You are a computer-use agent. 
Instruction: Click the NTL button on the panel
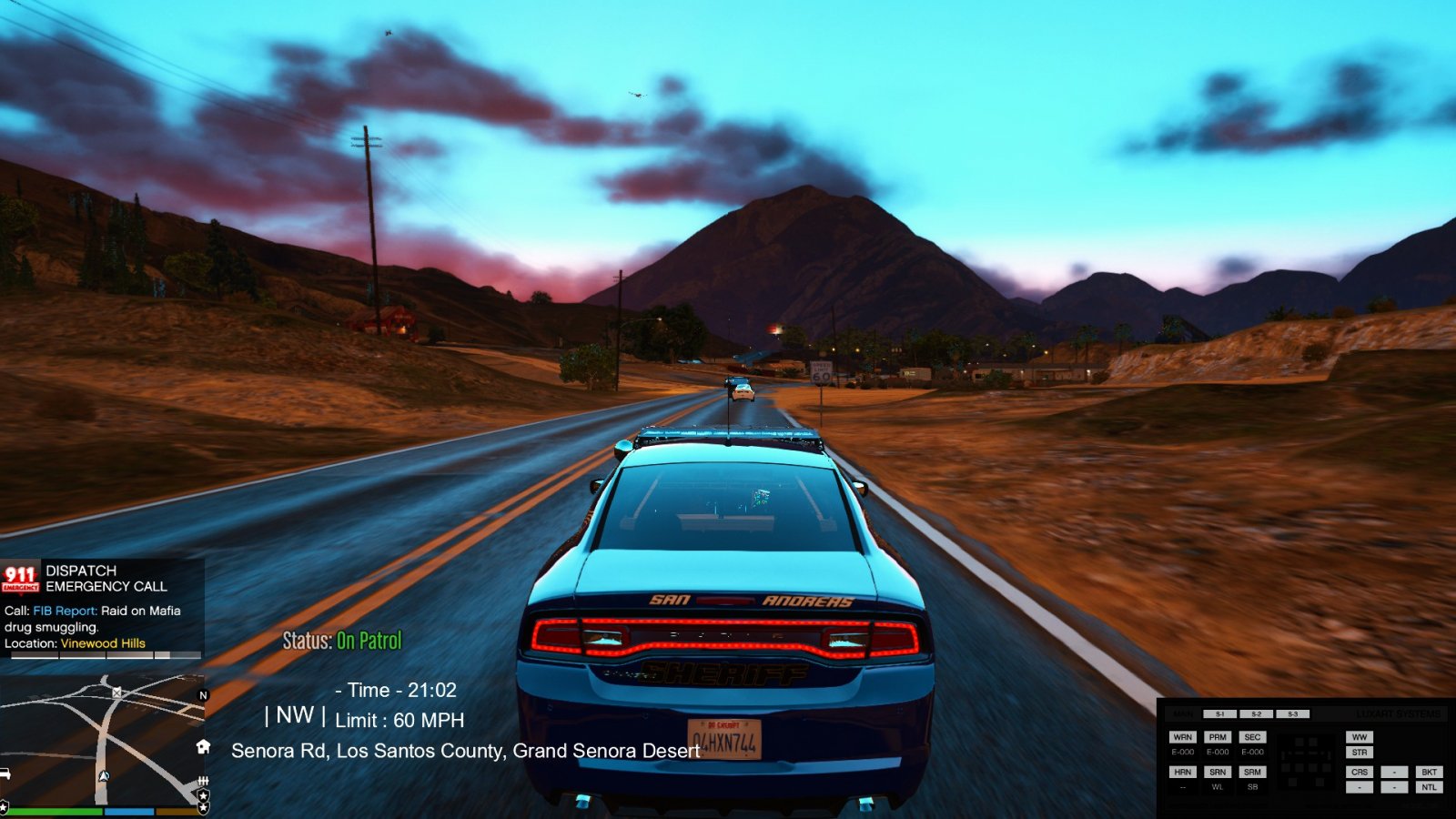pyautogui.click(x=1429, y=787)
